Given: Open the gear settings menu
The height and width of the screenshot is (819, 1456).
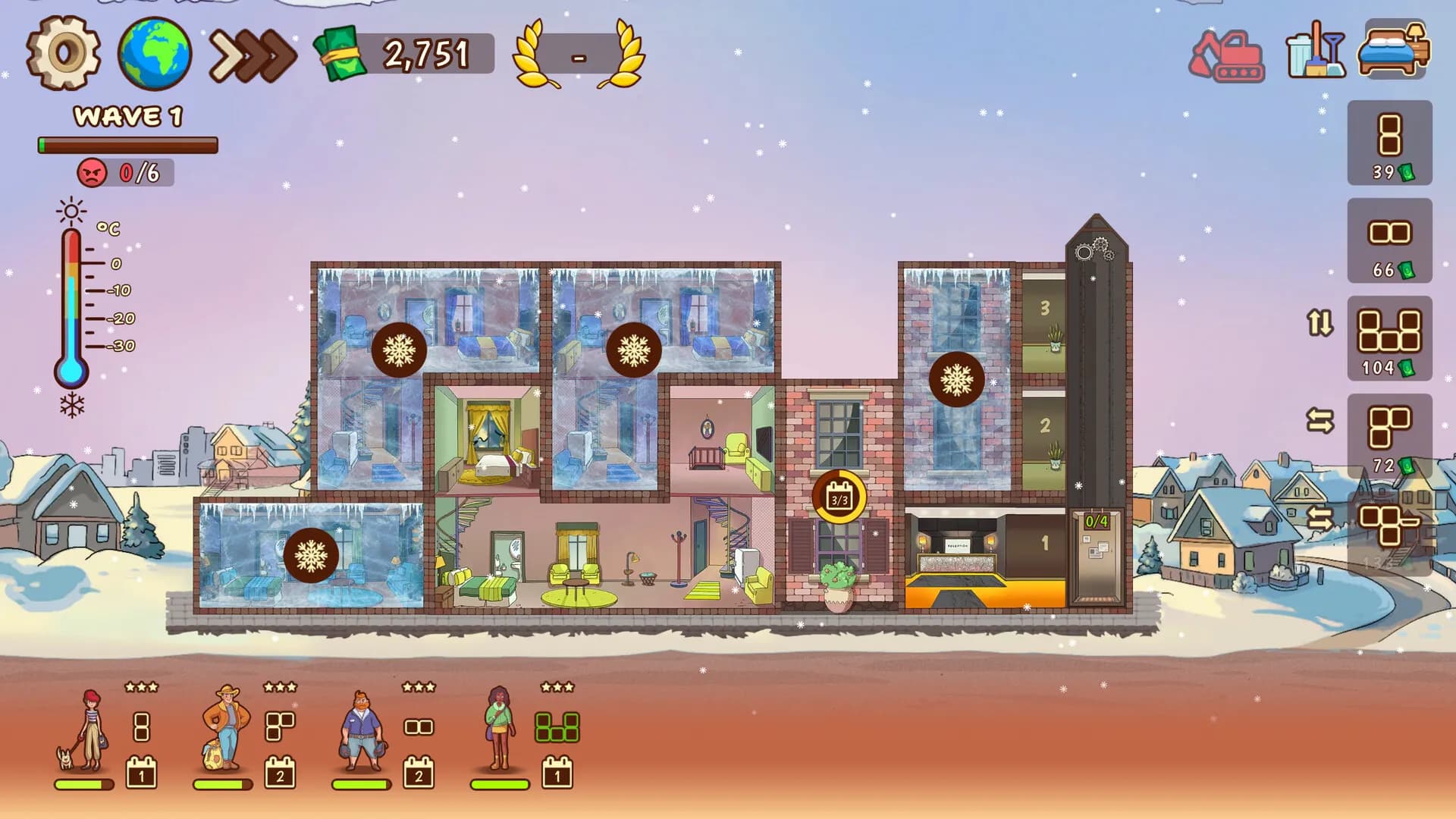Looking at the screenshot, I should point(64,53).
